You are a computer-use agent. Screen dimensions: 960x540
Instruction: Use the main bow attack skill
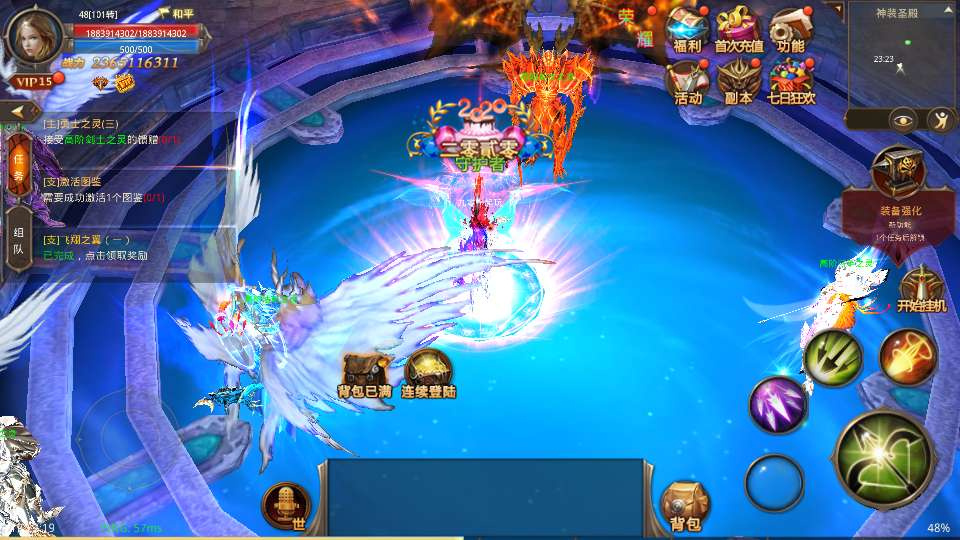tap(884, 459)
